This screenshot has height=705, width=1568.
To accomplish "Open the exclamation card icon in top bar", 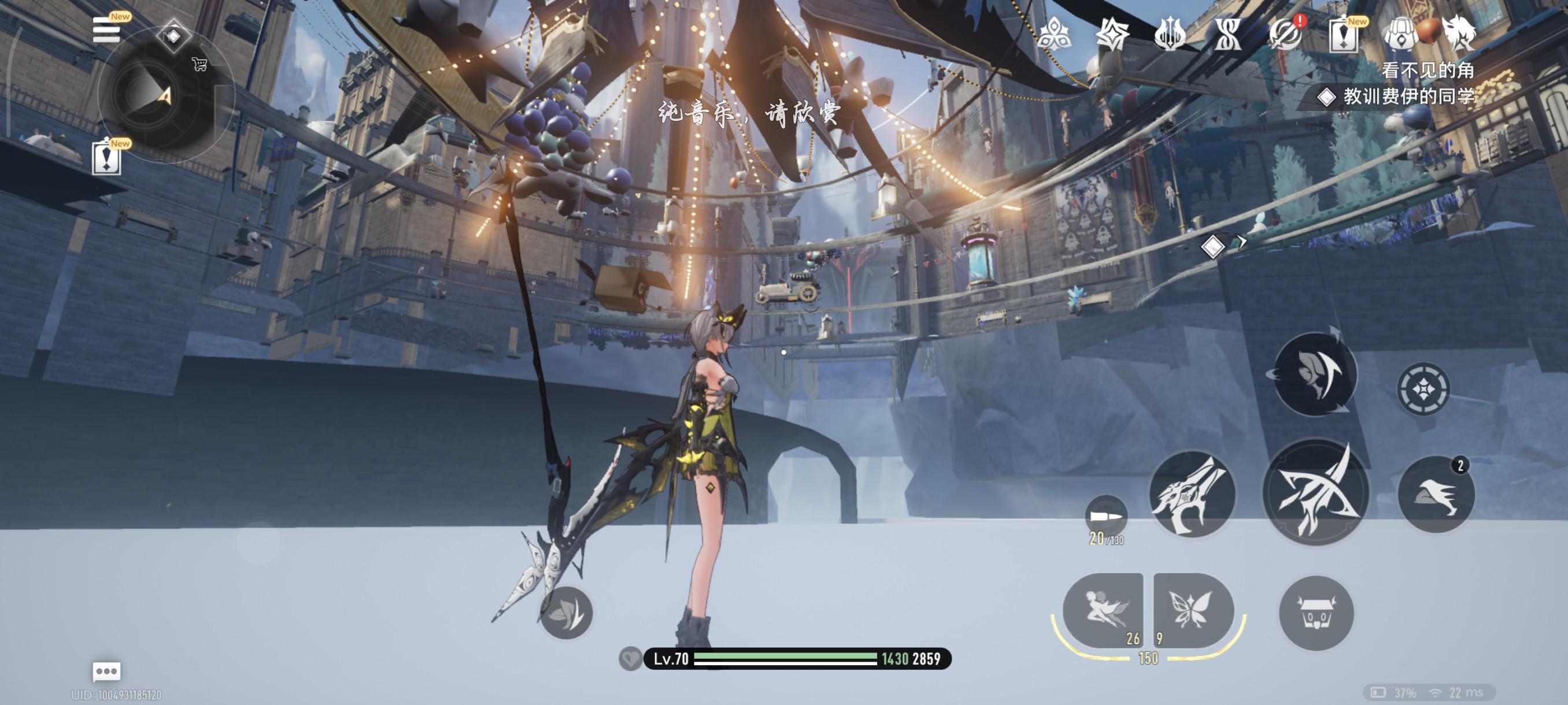I will (x=1344, y=35).
